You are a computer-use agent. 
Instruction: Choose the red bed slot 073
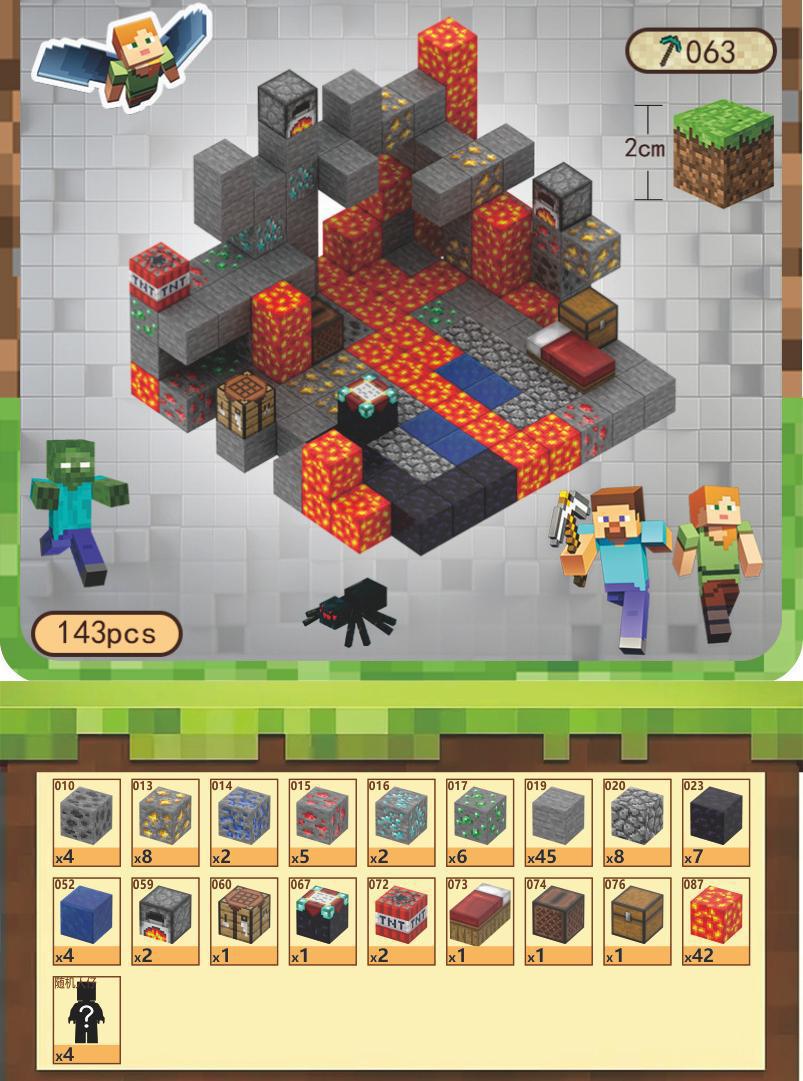(480, 921)
